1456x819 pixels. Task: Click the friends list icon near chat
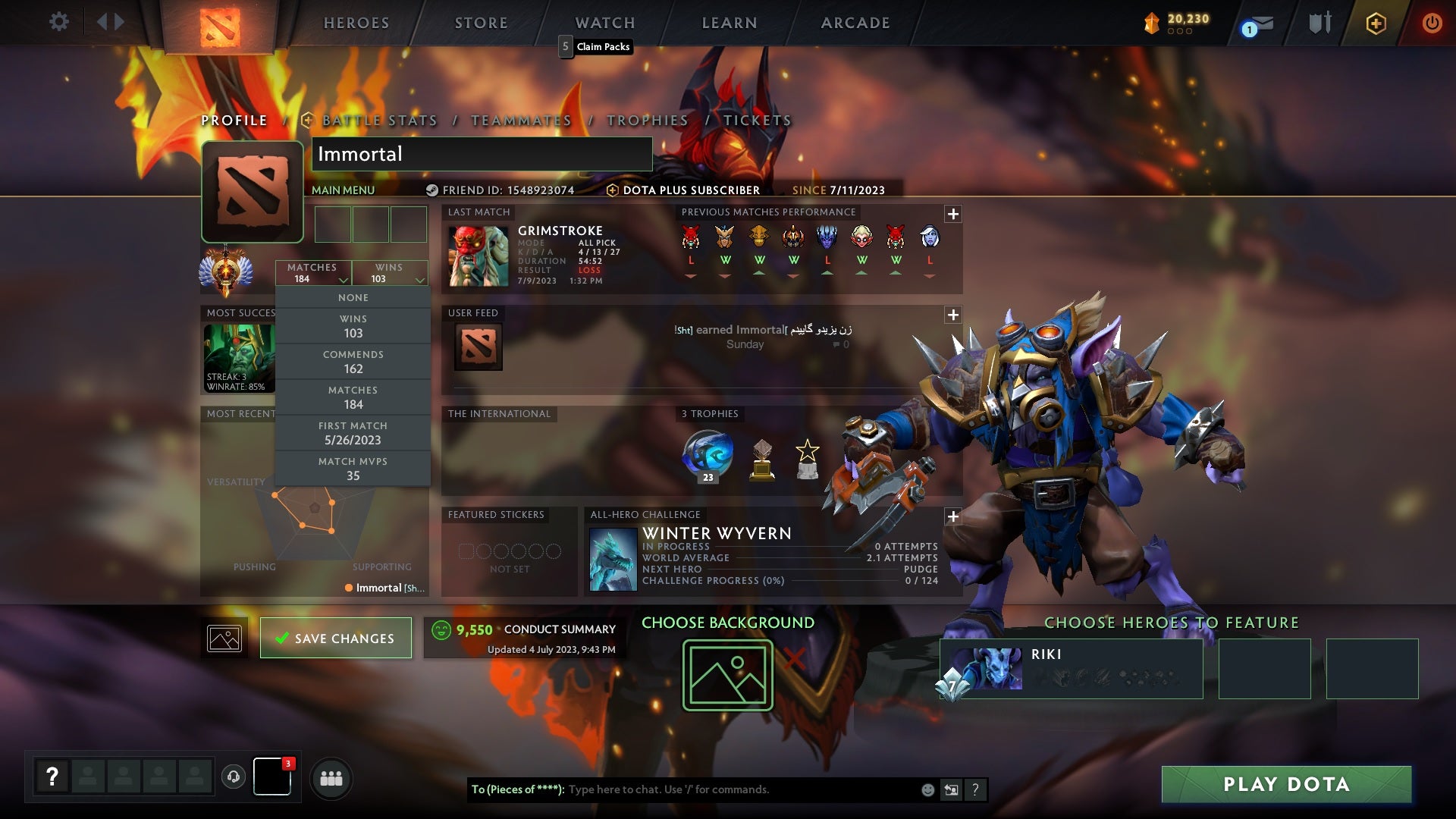(x=331, y=778)
